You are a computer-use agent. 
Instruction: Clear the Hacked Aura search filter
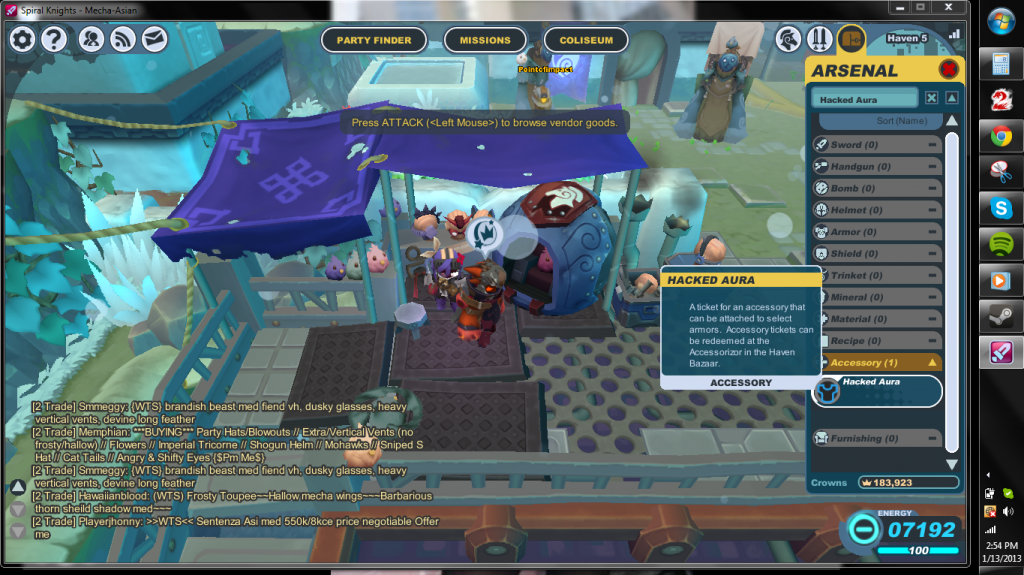(x=931, y=98)
